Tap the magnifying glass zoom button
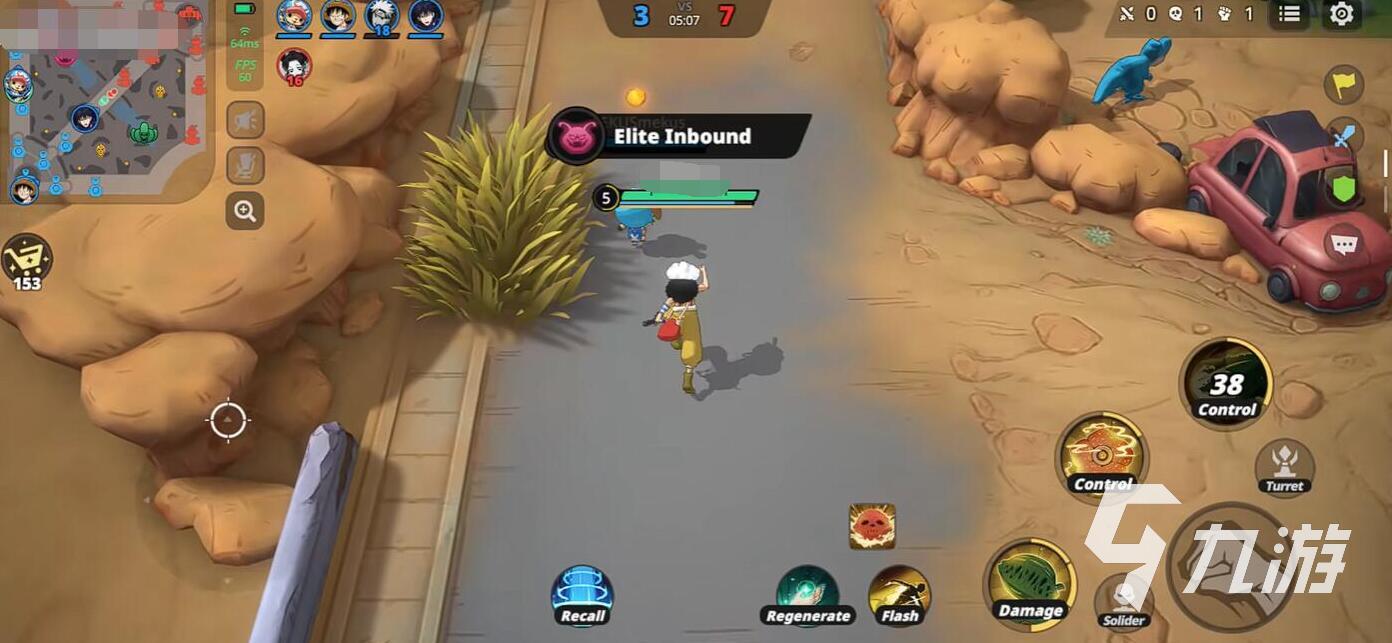This screenshot has width=1392, height=643. (x=245, y=210)
